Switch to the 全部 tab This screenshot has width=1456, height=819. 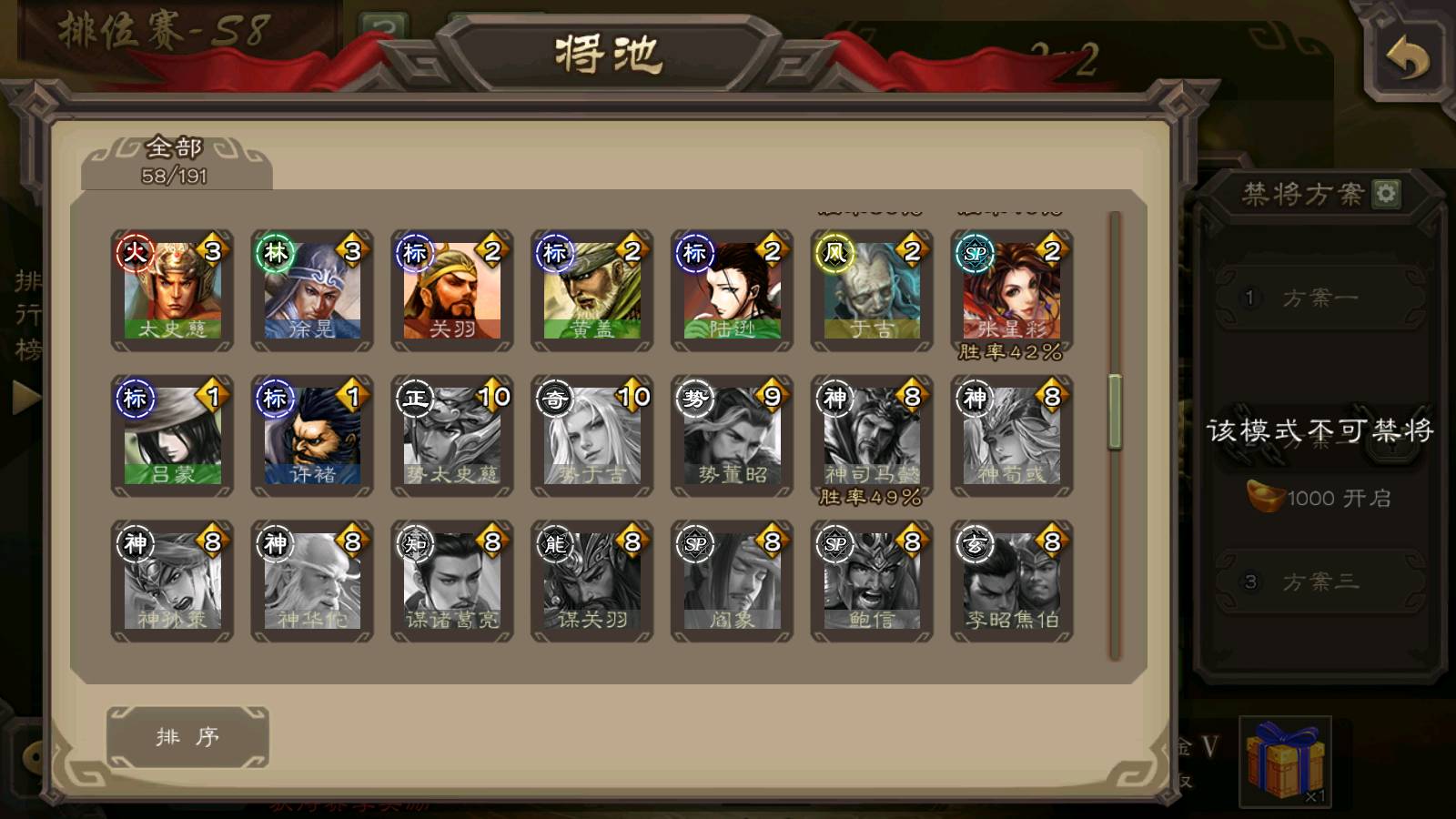click(x=175, y=161)
